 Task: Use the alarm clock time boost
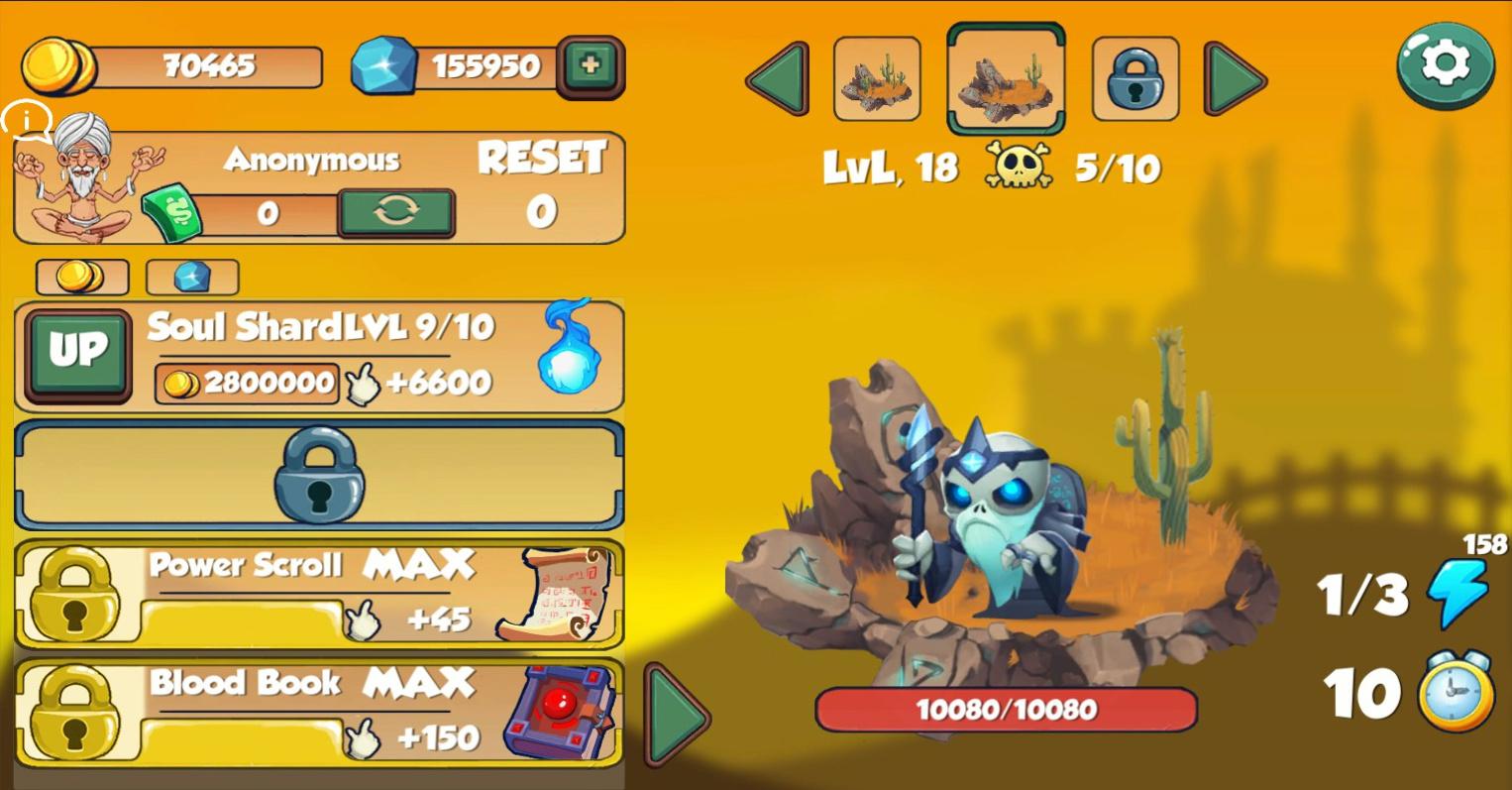[x=1456, y=691]
